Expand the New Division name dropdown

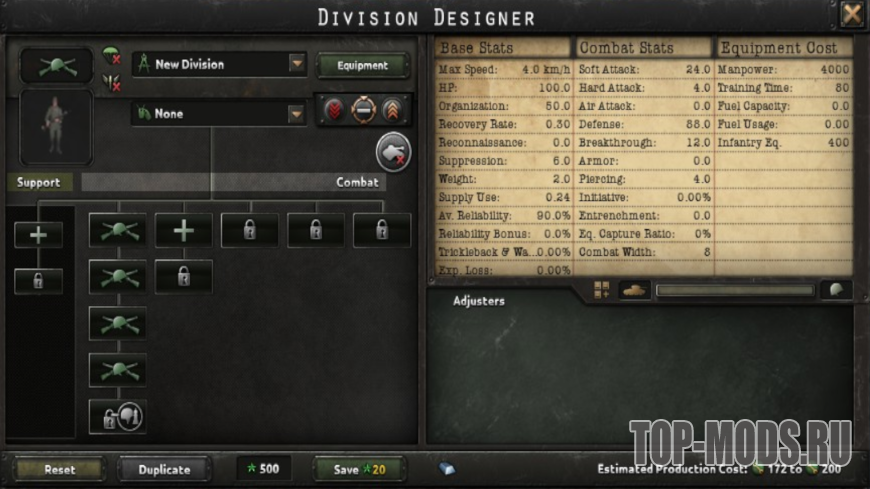pyautogui.click(x=297, y=64)
